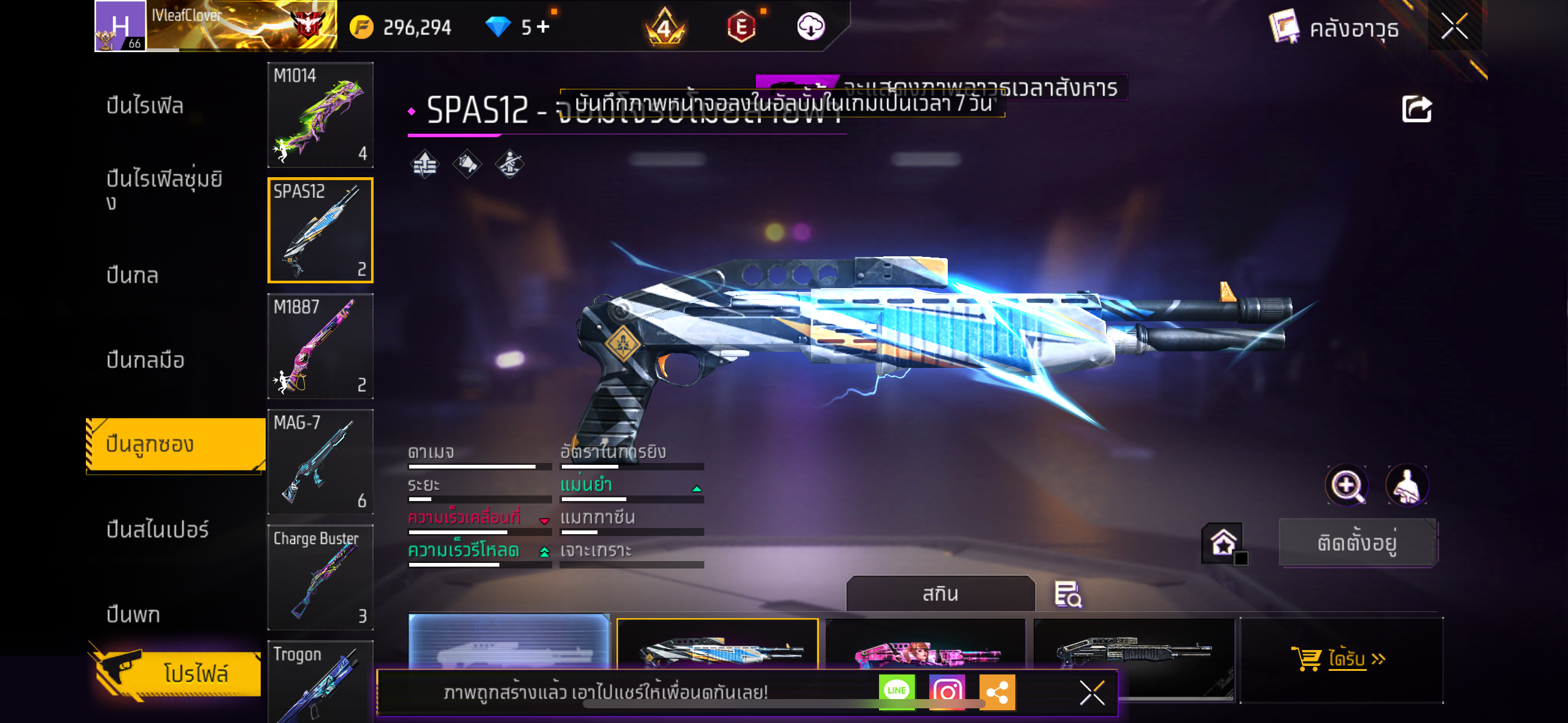Open the โปรไฟล์ button
Screen dimensions: 1568x723
[178, 673]
